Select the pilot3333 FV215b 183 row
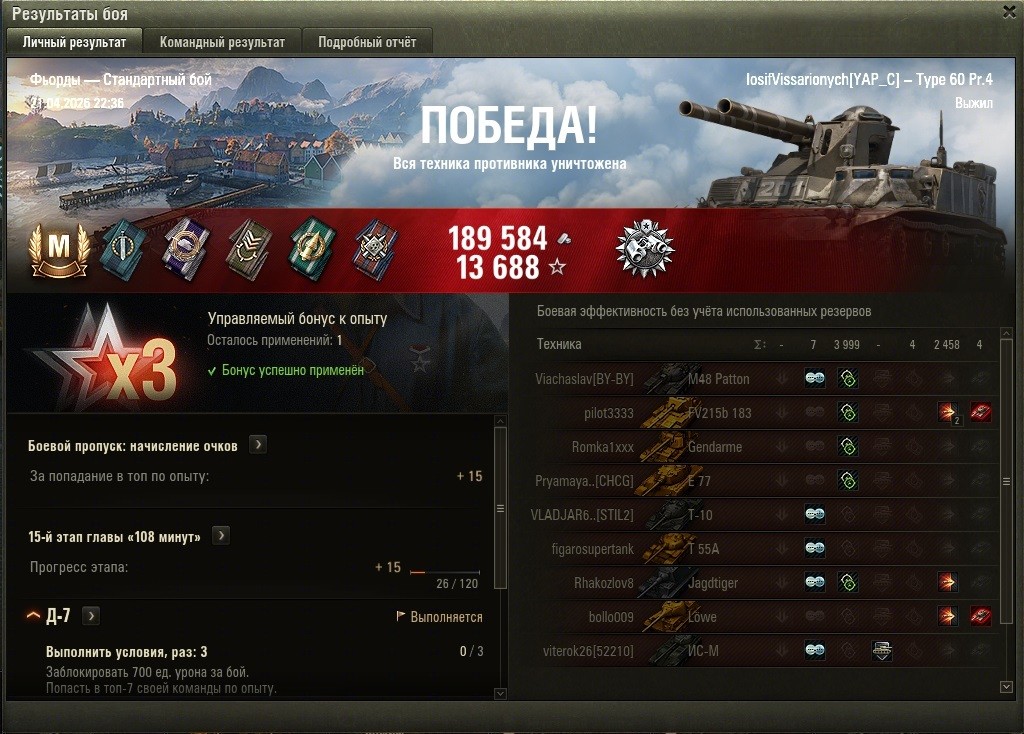 pyautogui.click(x=760, y=413)
